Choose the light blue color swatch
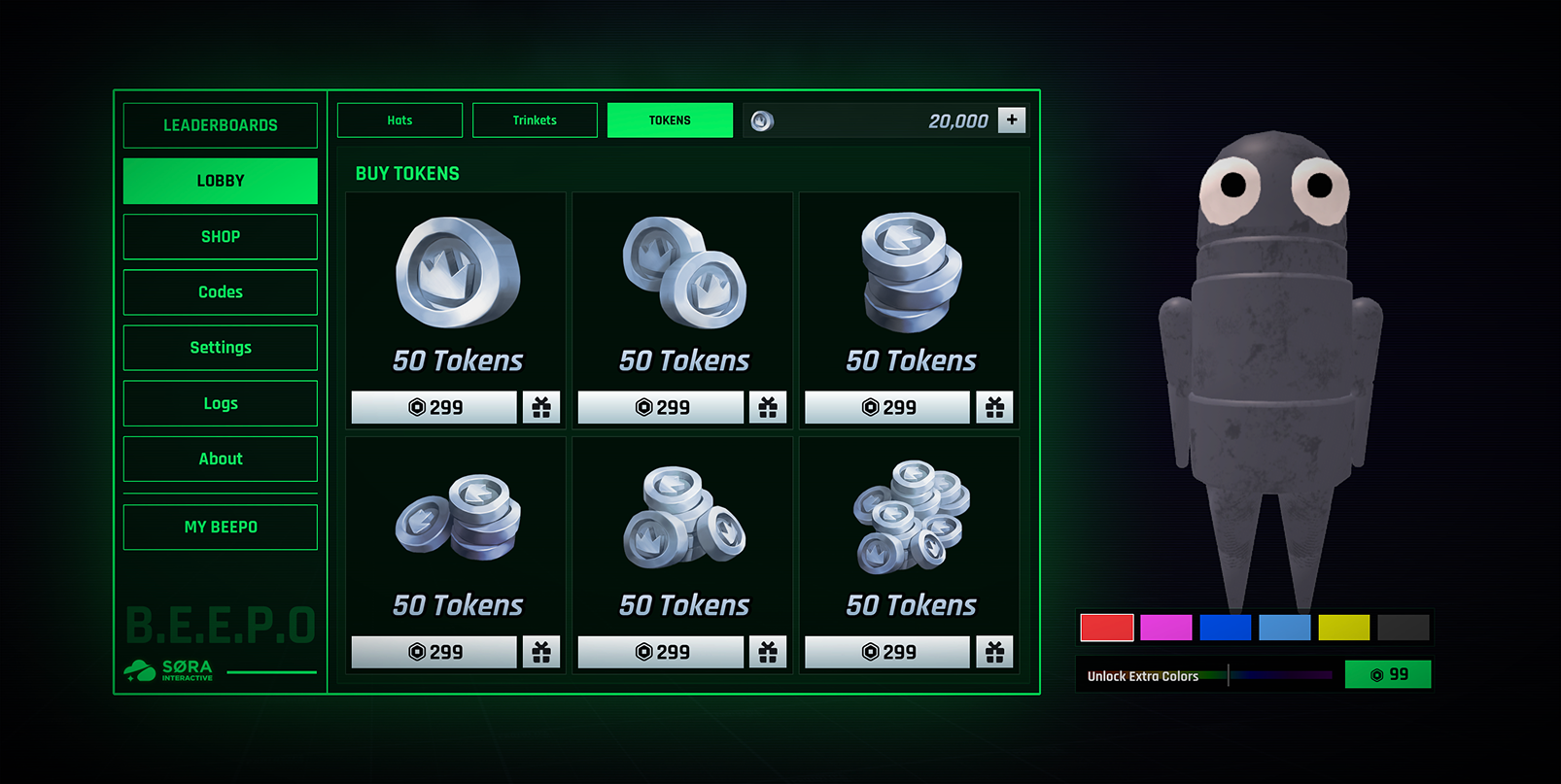The image size is (1561, 784). click(1284, 628)
